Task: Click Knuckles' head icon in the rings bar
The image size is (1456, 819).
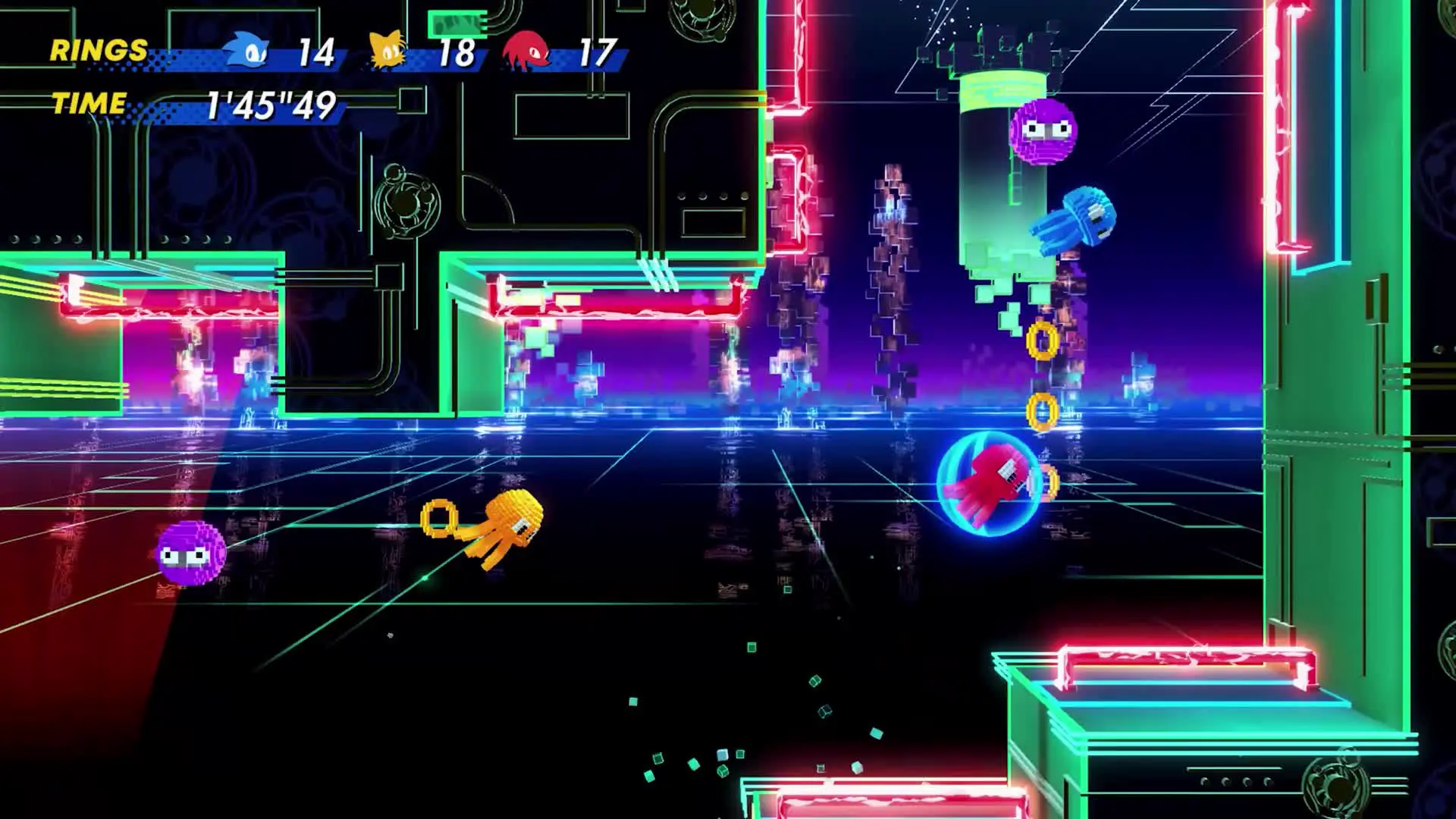Action: [528, 50]
